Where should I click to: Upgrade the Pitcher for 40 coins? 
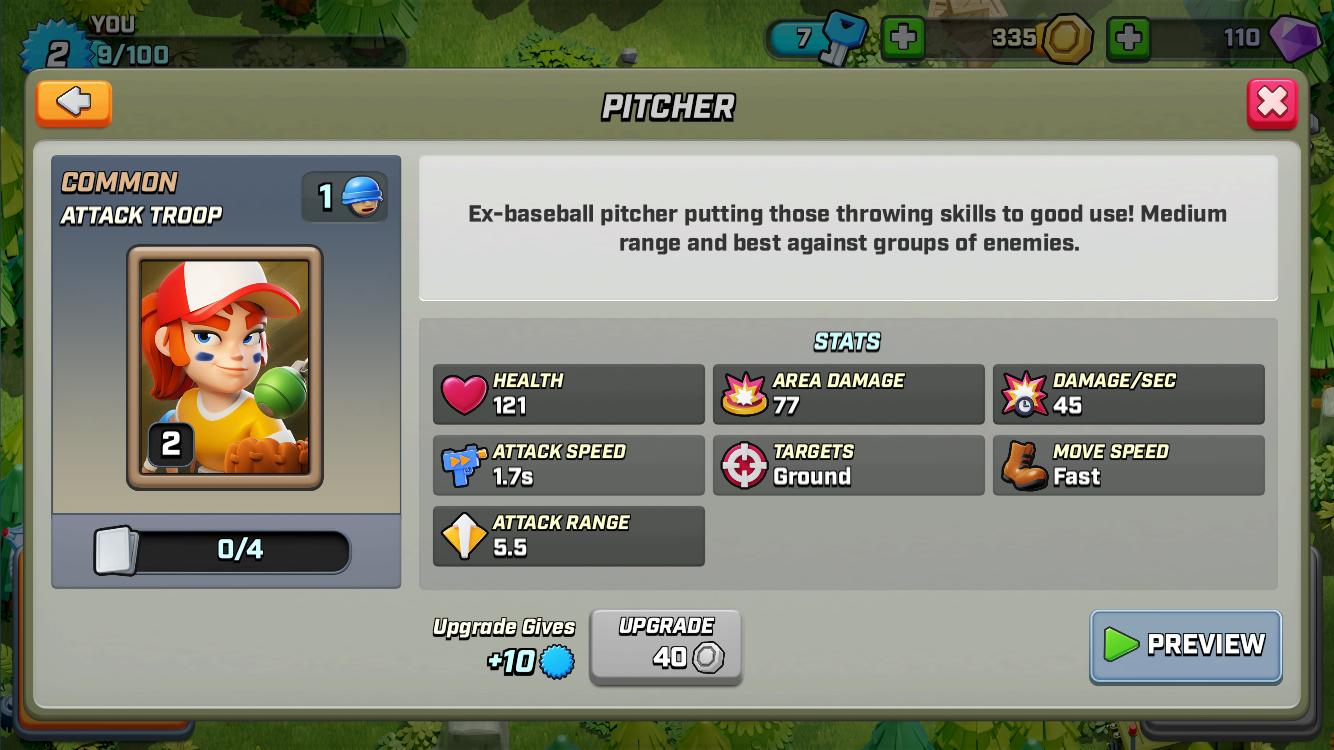(666, 647)
